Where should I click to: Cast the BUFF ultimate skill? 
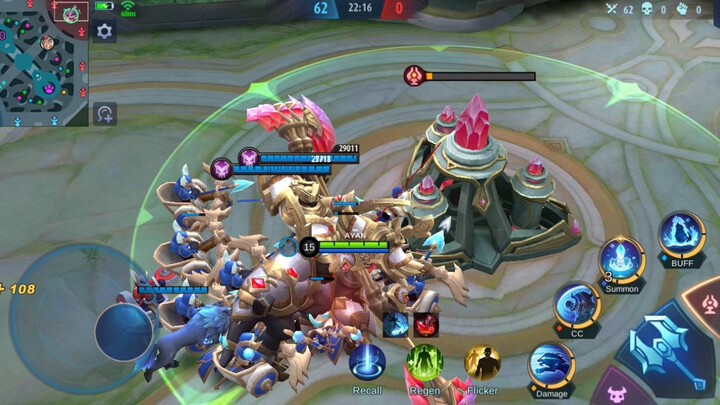(682, 235)
